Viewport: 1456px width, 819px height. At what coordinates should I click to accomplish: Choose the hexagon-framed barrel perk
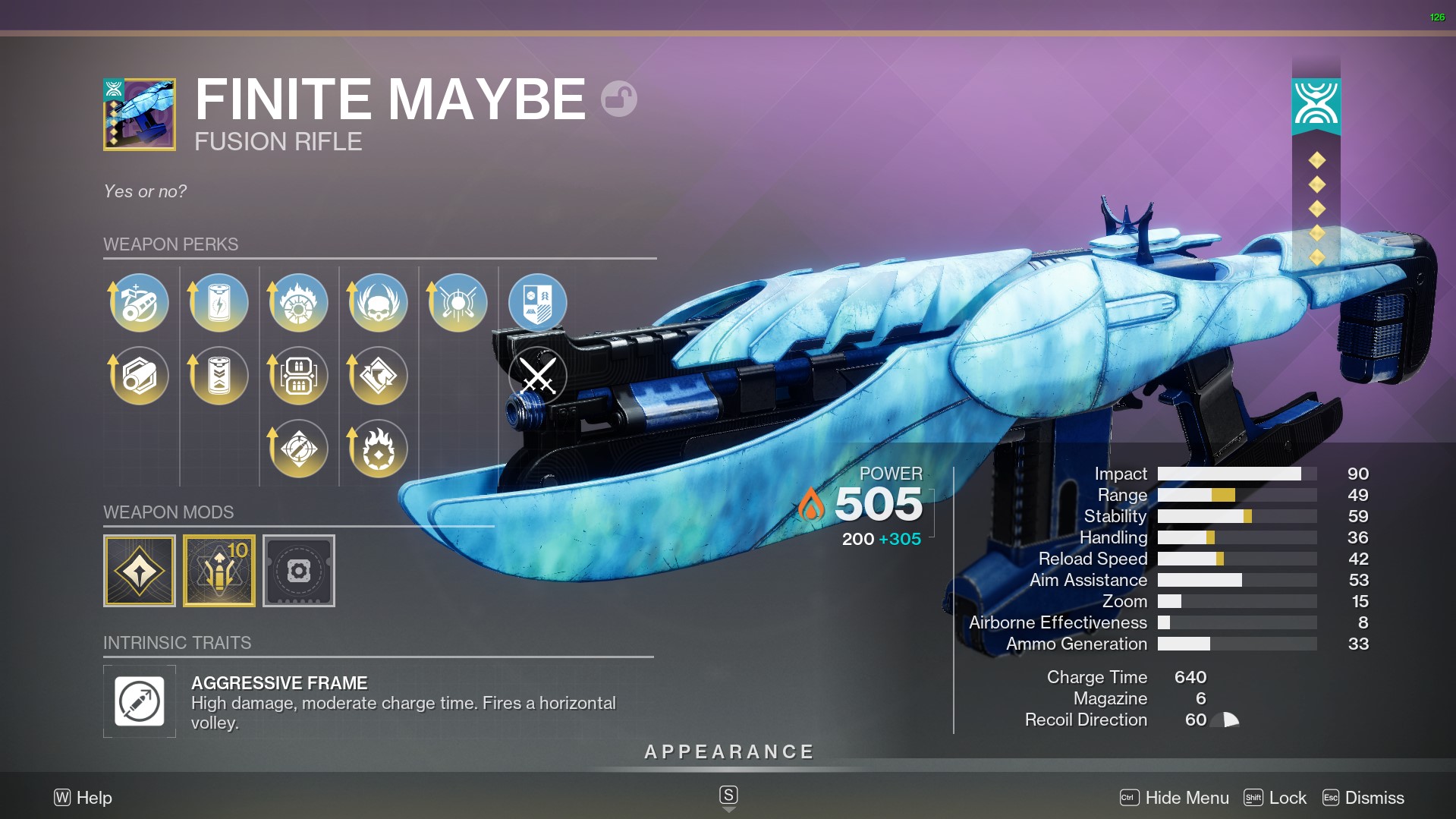(x=140, y=376)
